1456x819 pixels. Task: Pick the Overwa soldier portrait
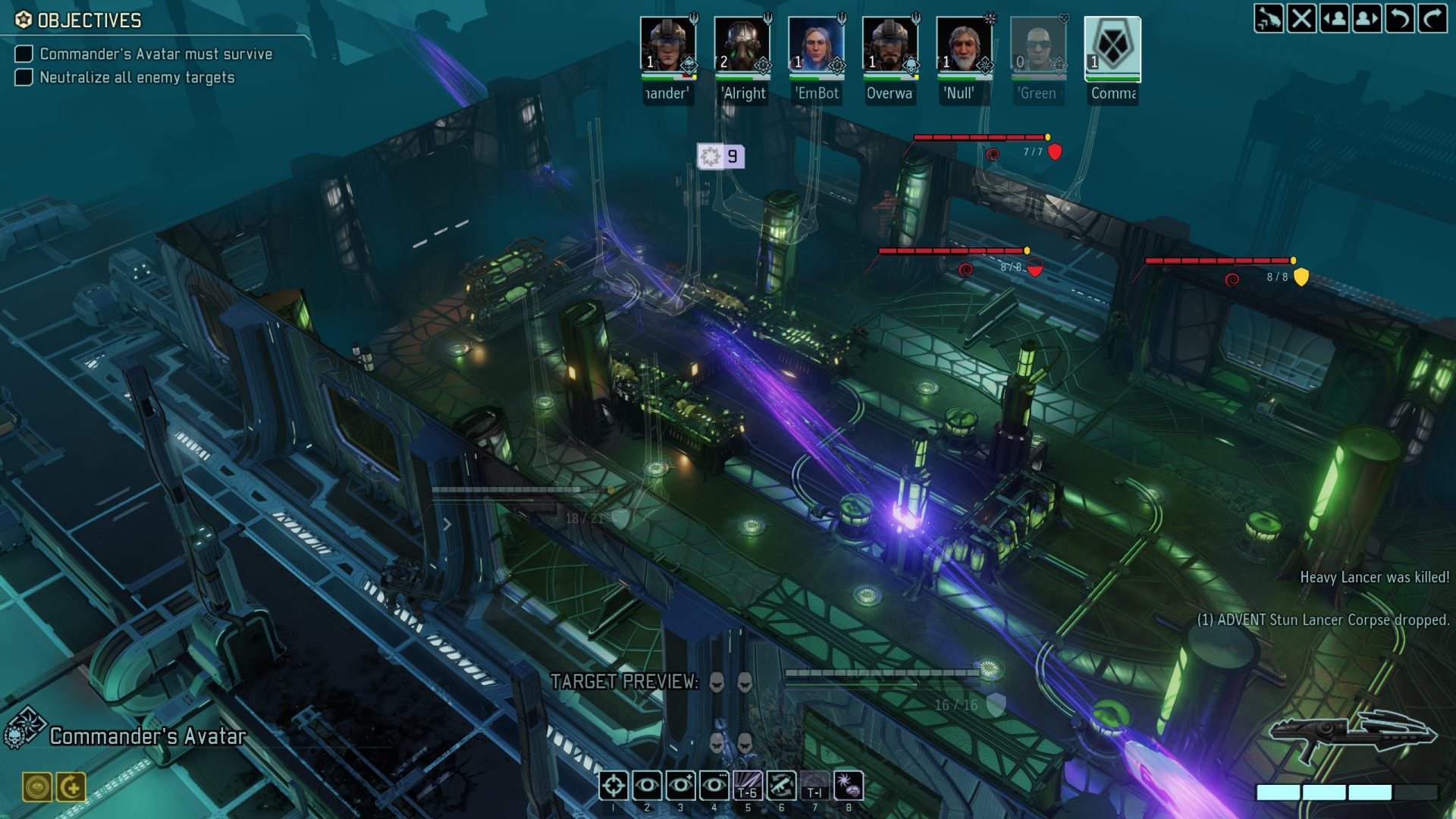890,47
